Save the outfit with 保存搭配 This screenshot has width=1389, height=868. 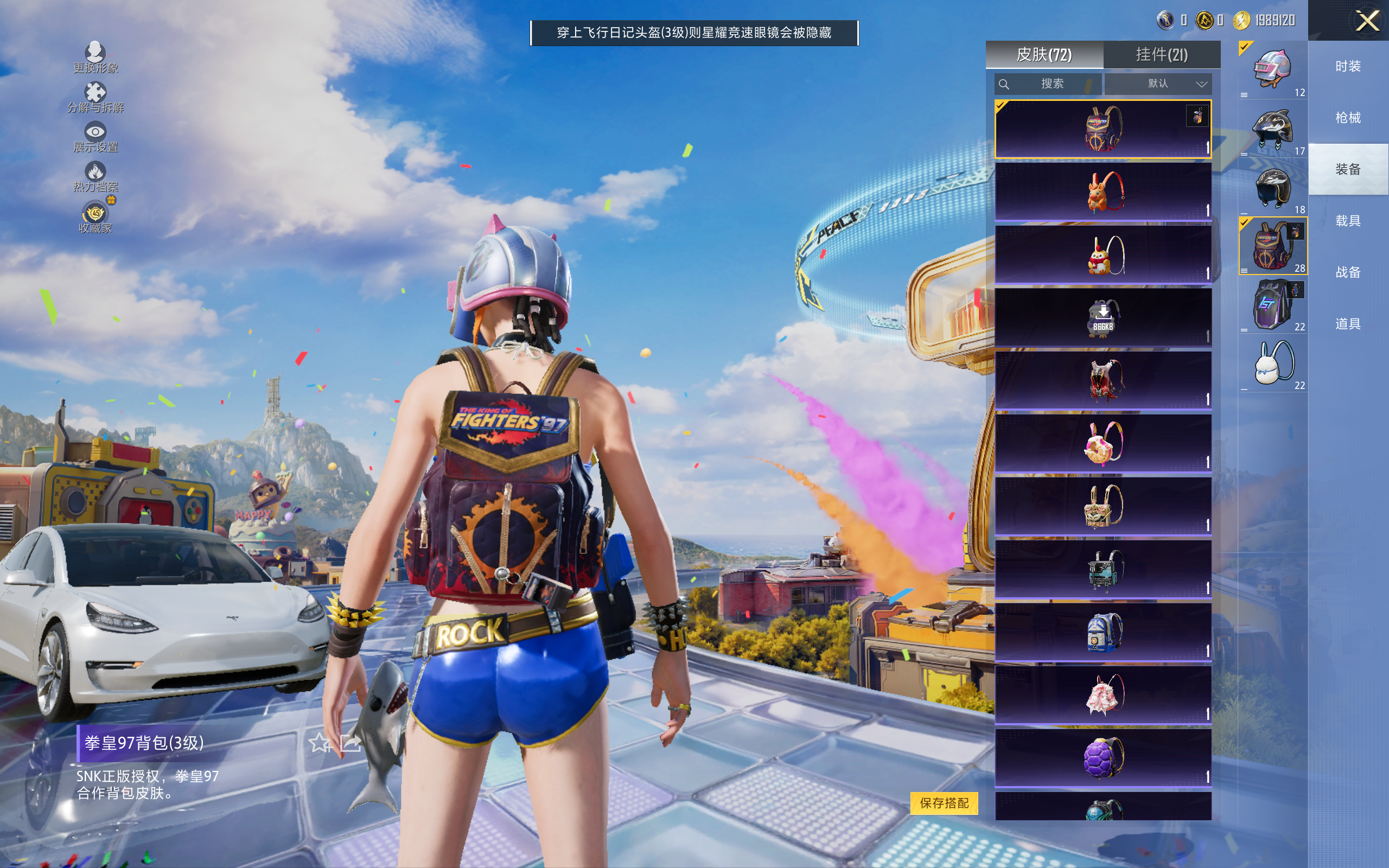click(x=944, y=802)
